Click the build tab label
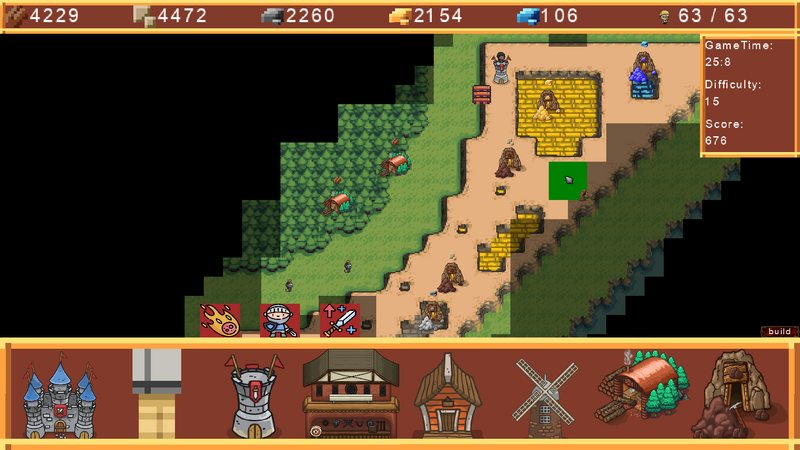 click(x=779, y=331)
